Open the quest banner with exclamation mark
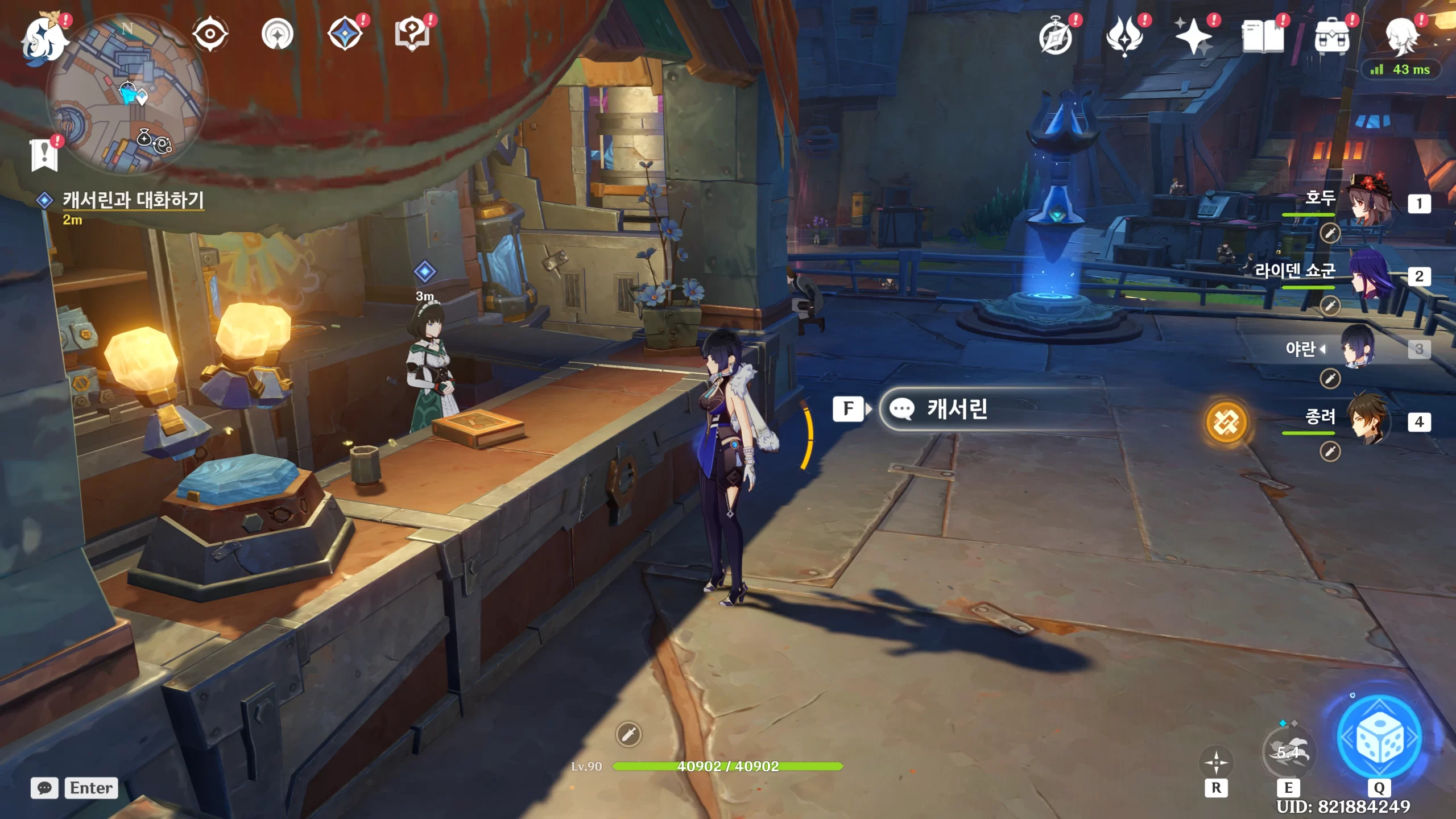Screen dimensions: 1456x819 coord(44,154)
